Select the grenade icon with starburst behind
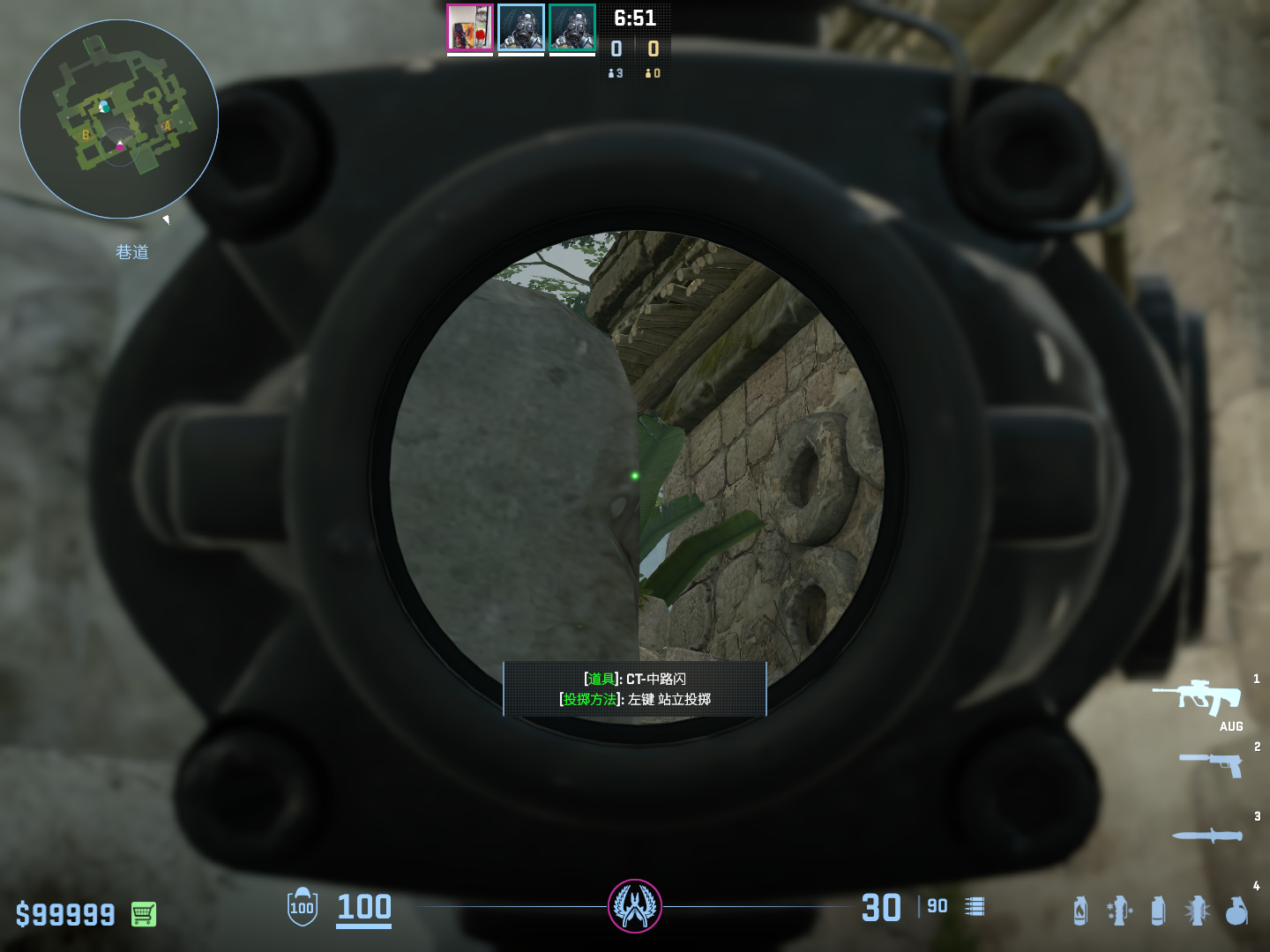This screenshot has height=952, width=1270. (x=1197, y=911)
